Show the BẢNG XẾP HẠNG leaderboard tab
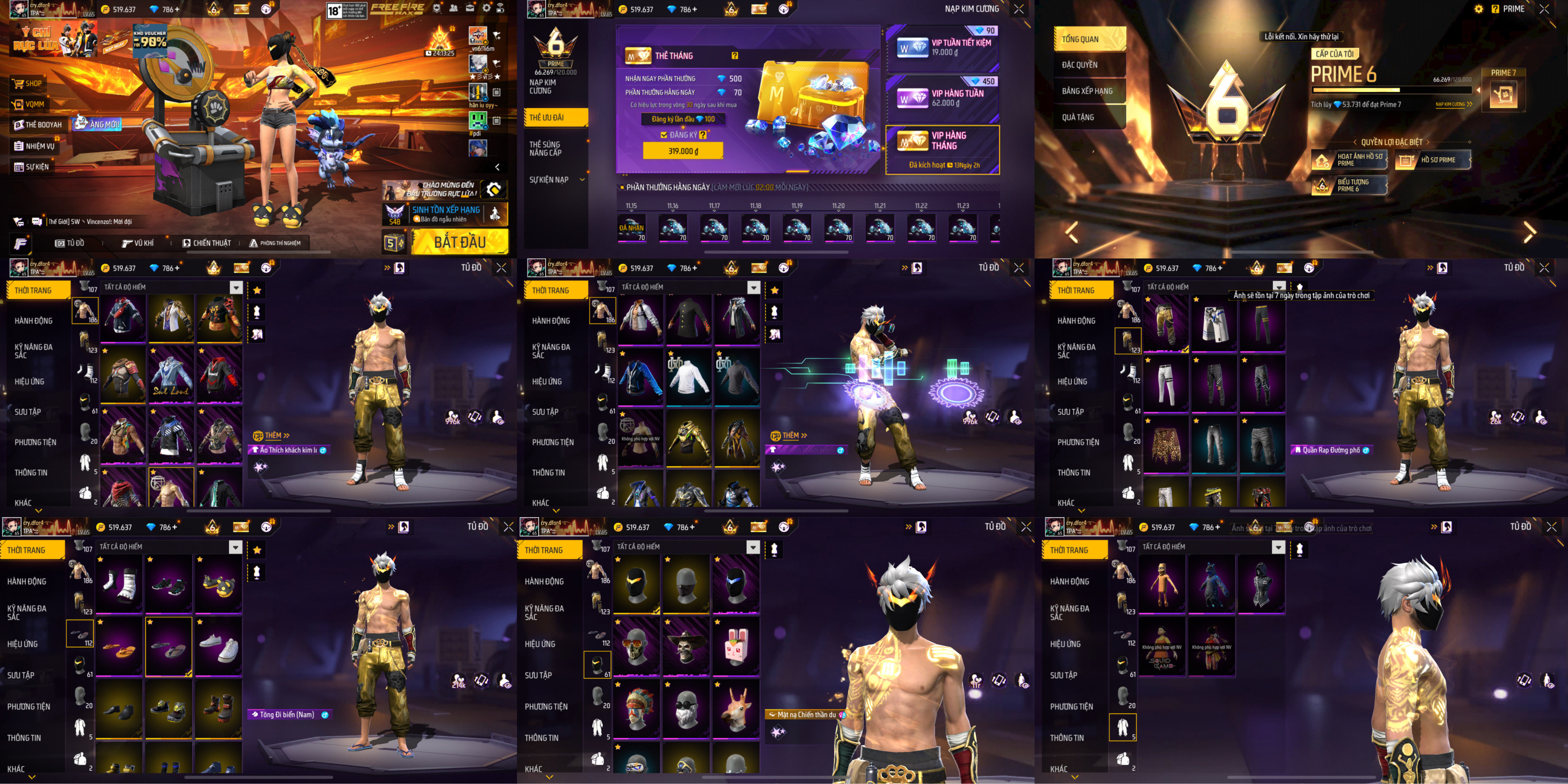Viewport: 1568px width, 784px height. click(1087, 91)
